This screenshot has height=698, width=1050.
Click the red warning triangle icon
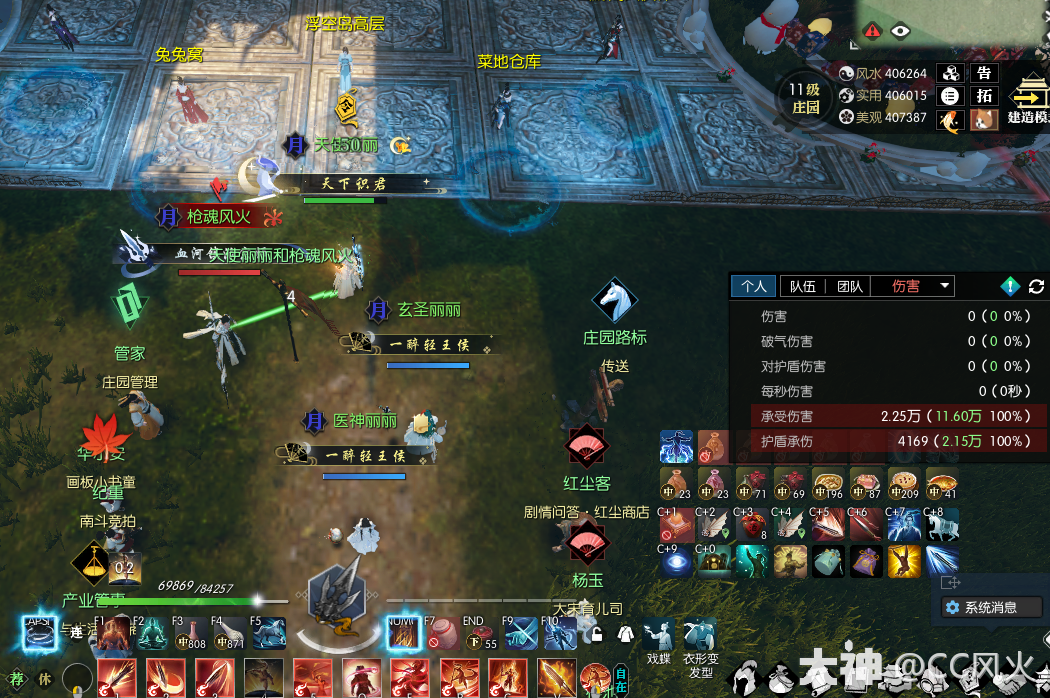tap(873, 31)
